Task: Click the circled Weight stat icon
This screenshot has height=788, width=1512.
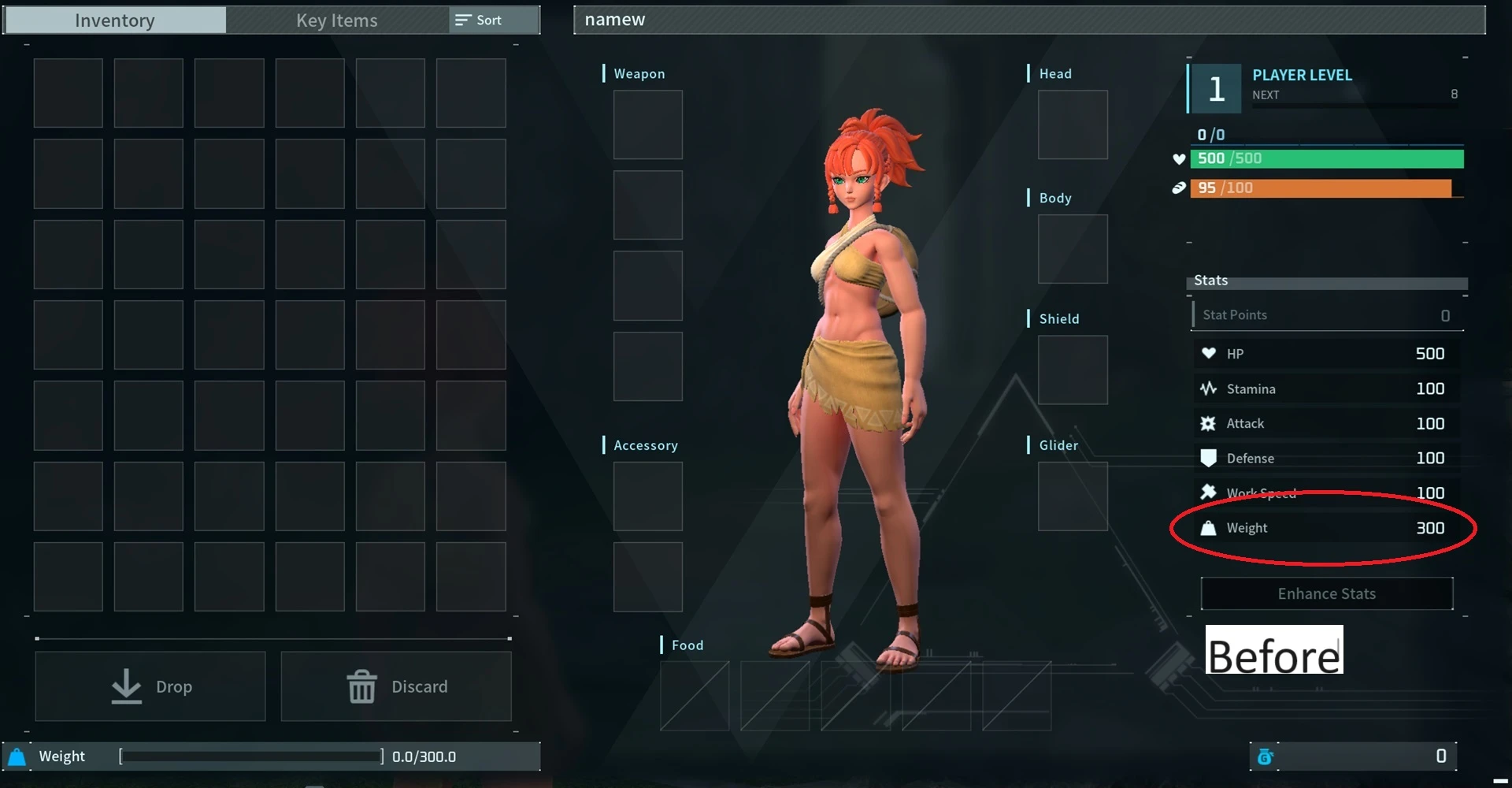Action: pyautogui.click(x=1209, y=528)
